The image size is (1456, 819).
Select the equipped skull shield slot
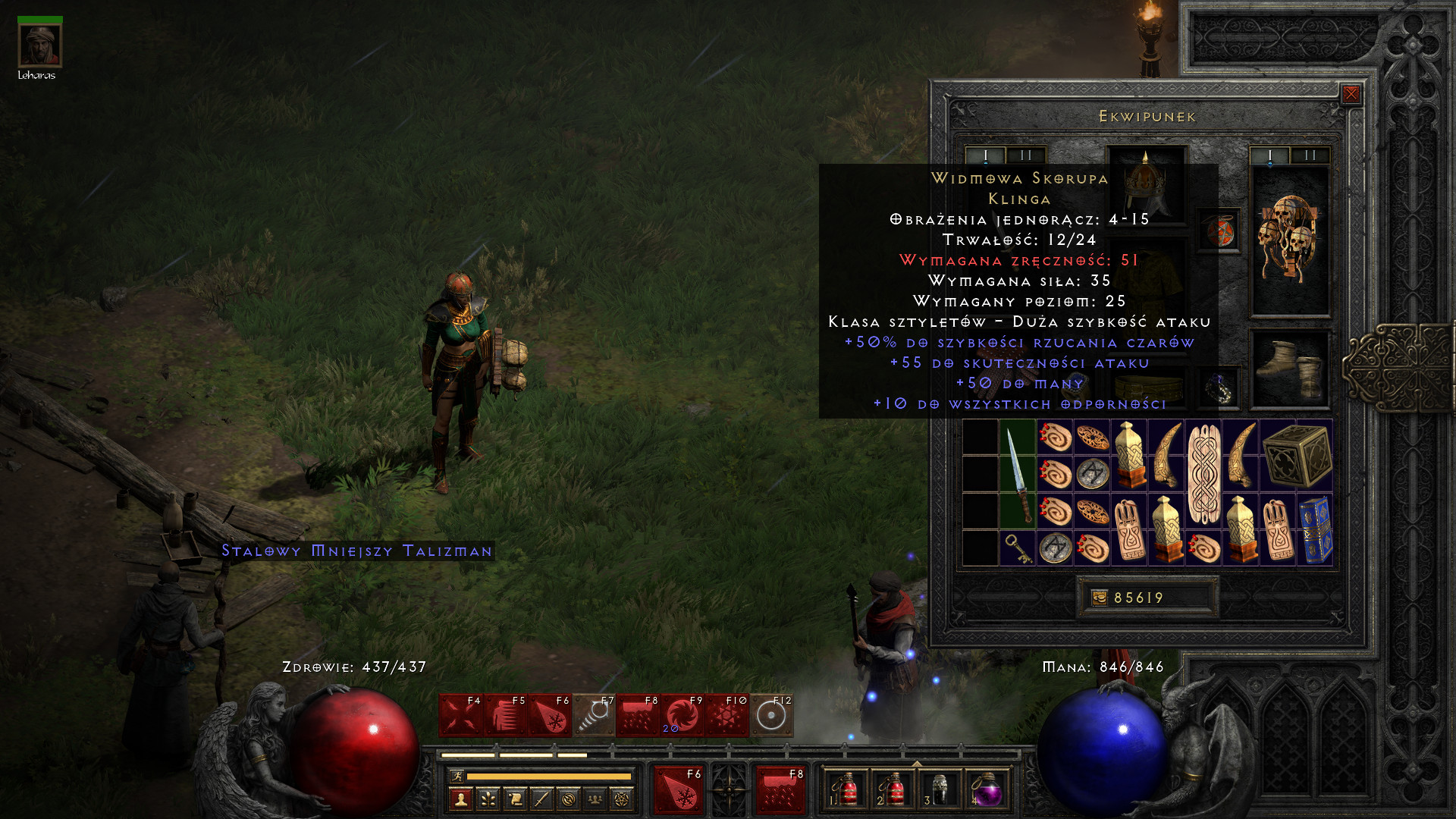pyautogui.click(x=1288, y=240)
